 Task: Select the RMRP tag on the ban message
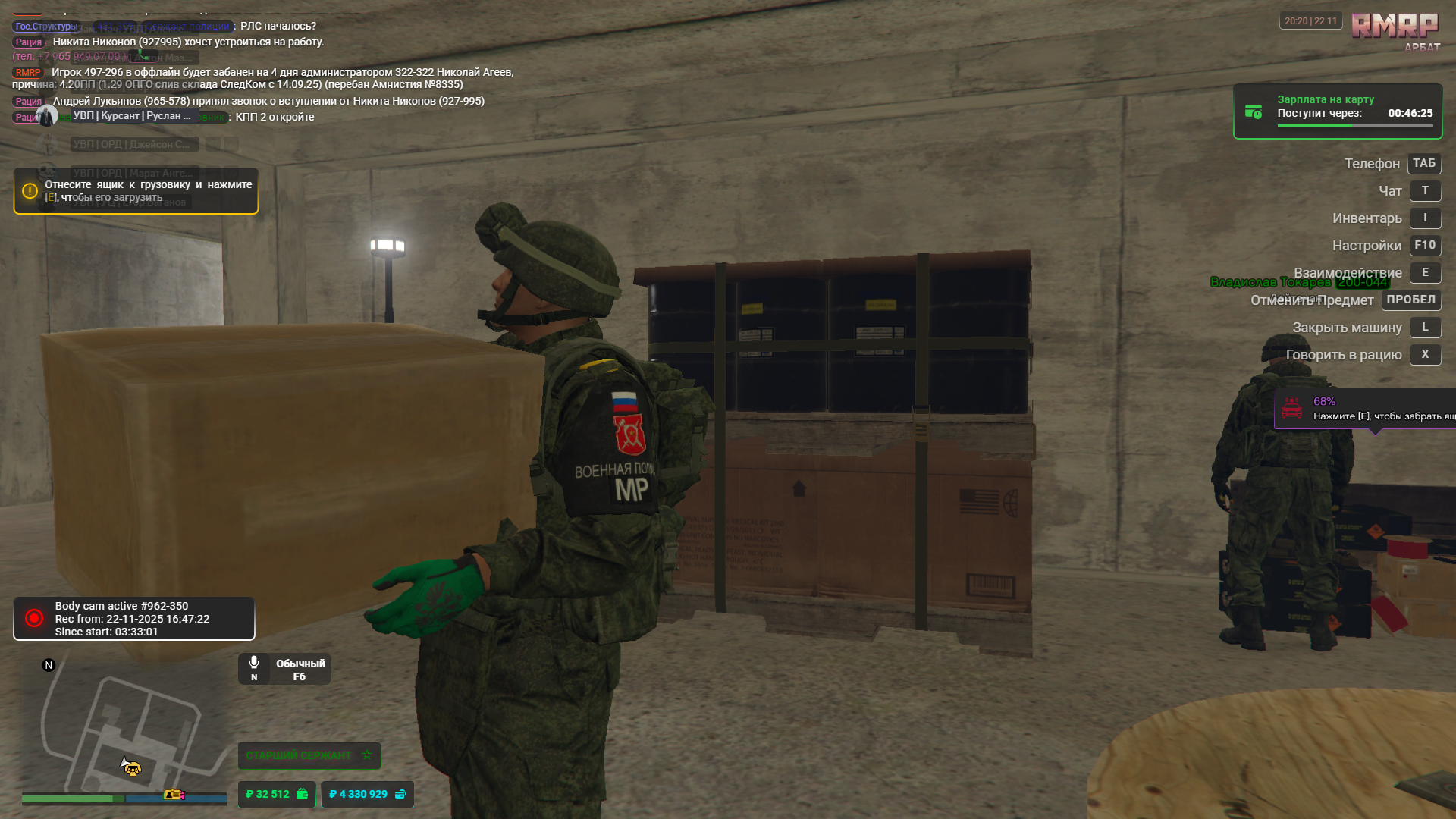click(x=29, y=73)
